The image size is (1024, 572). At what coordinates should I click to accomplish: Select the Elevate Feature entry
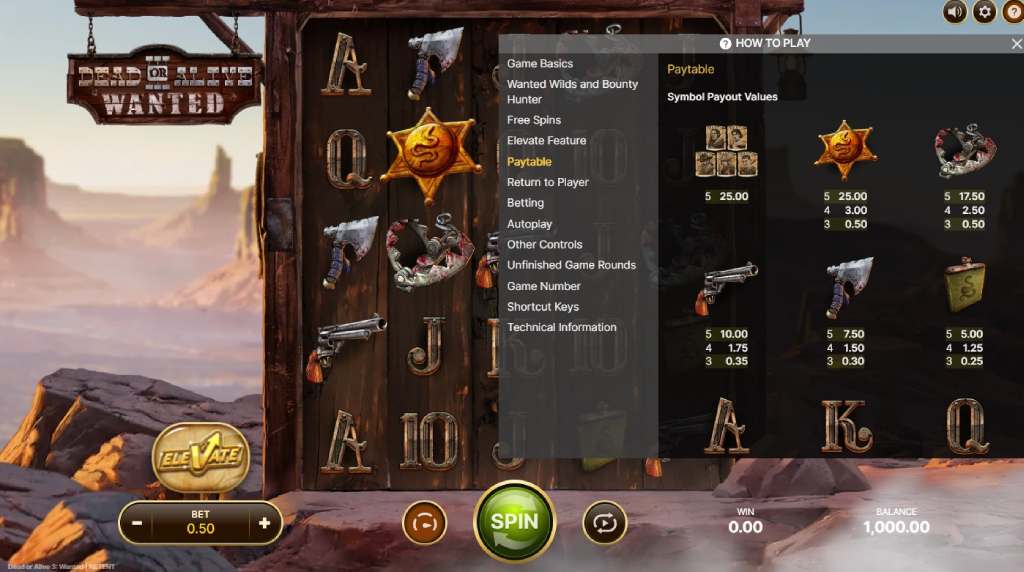[x=546, y=141]
